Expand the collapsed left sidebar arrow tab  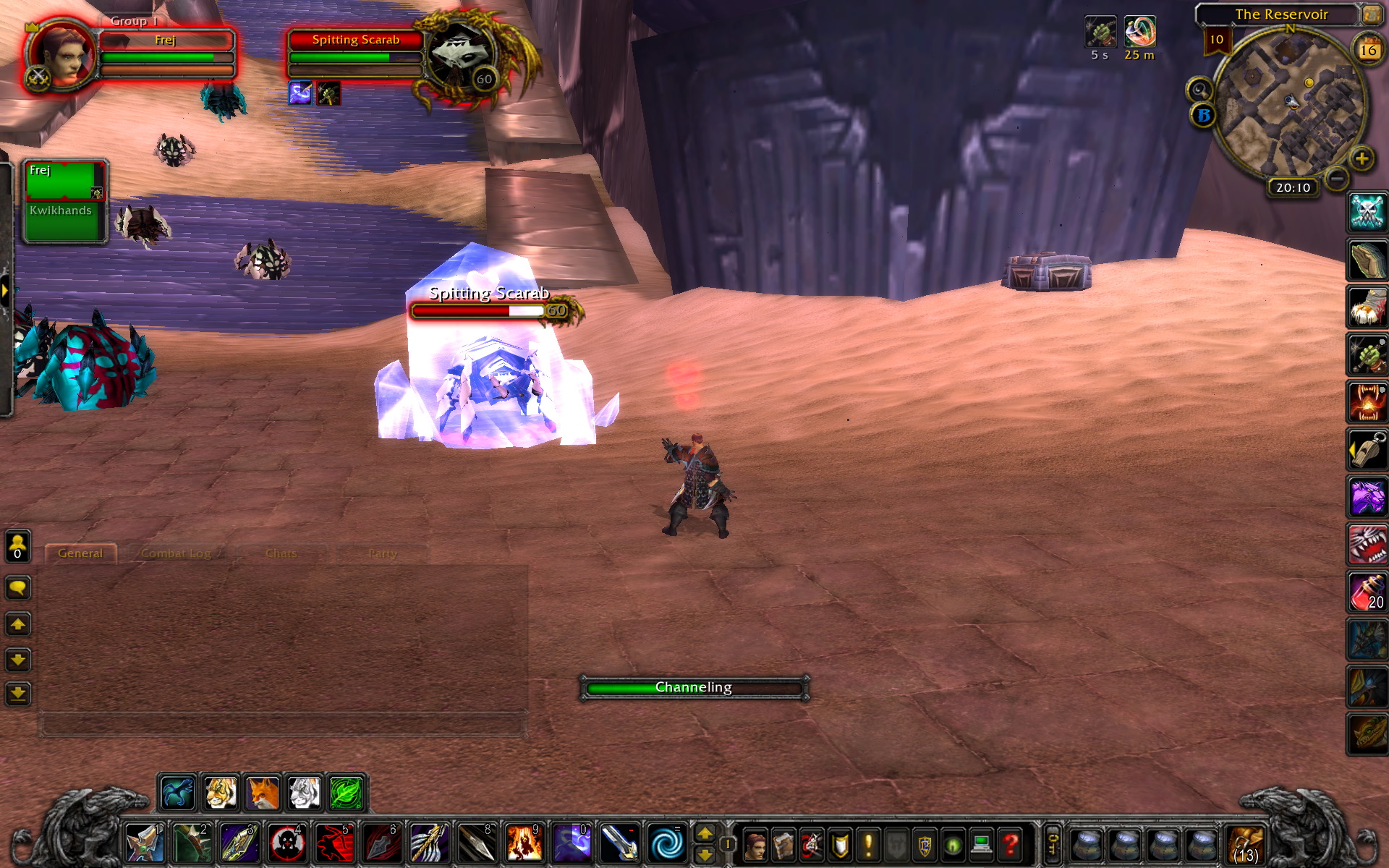5,289
